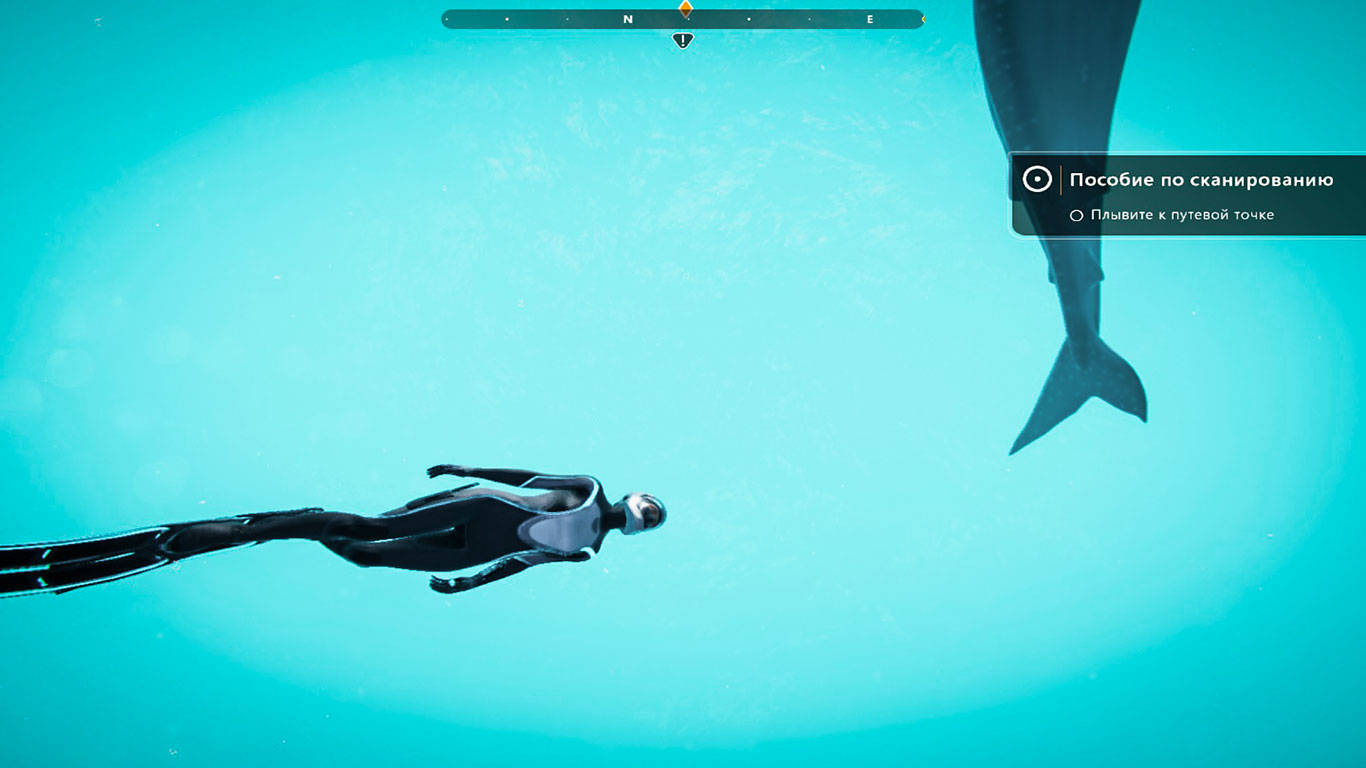The width and height of the screenshot is (1366, 768).
Task: Select the orange waypoint marker on the compass
Action: [685, 8]
